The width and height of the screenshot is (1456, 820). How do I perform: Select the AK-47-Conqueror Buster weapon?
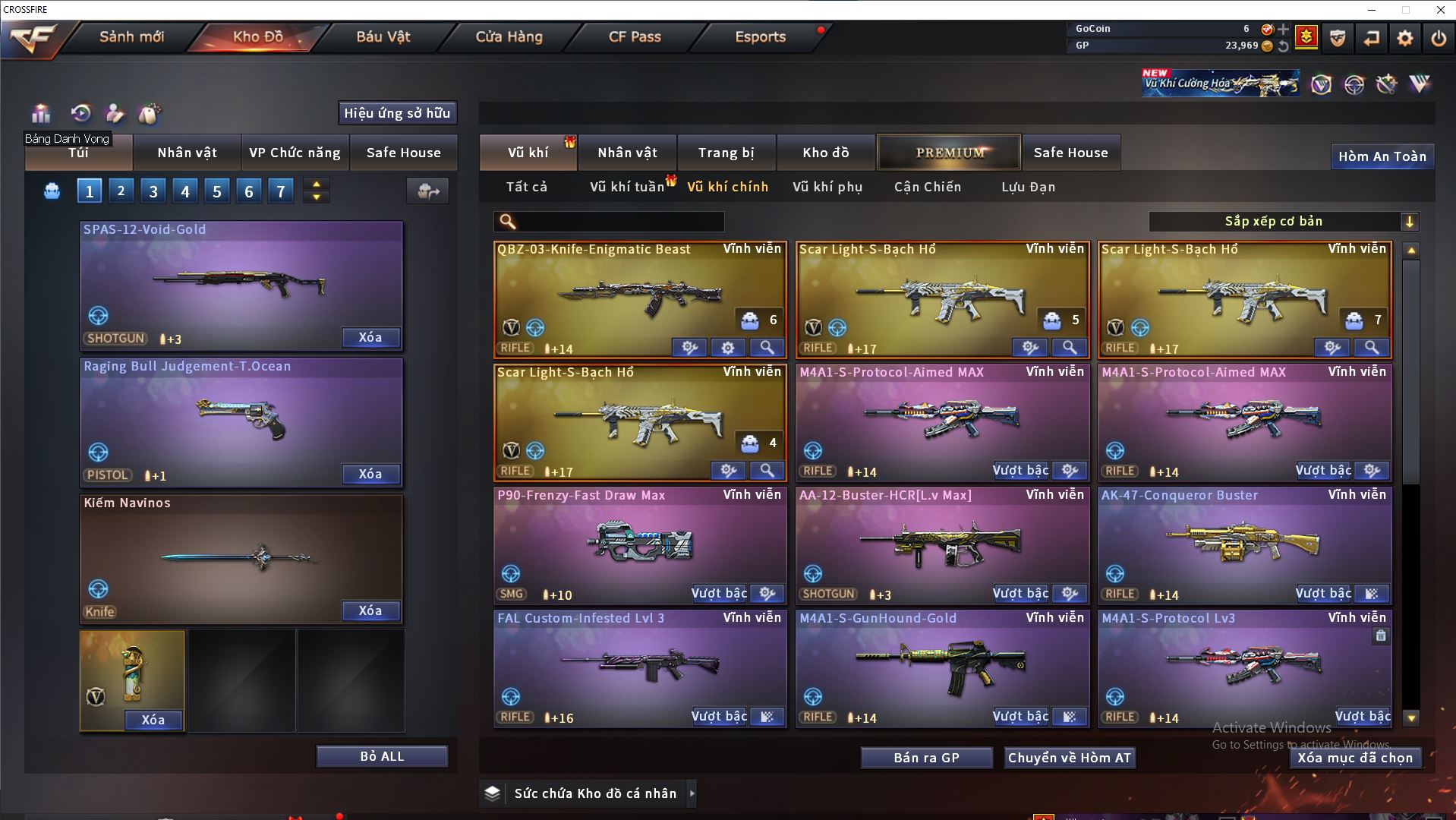point(1244,543)
